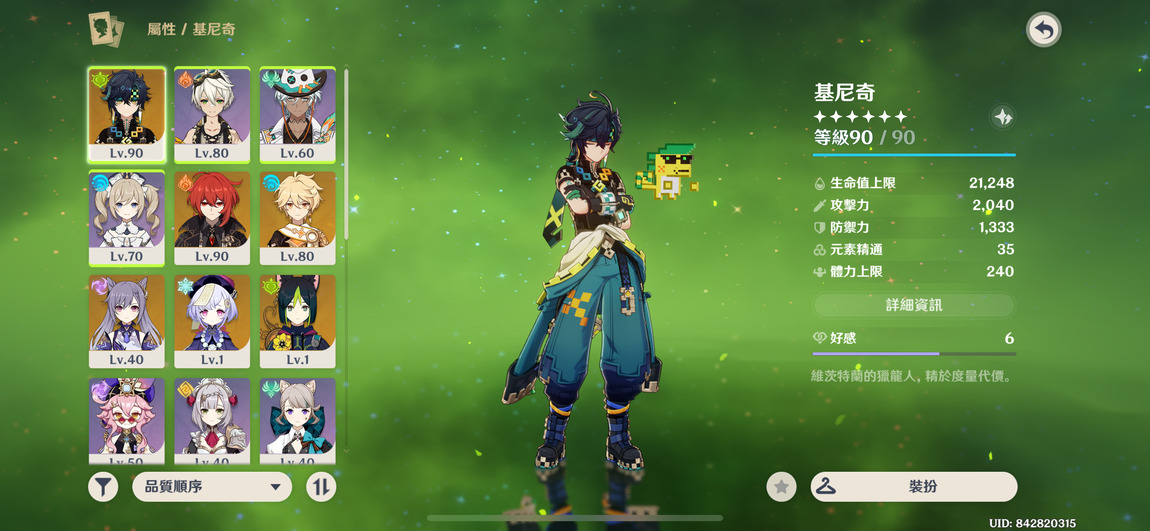Toggle ascending/descending sort order arrows

click(x=321, y=487)
